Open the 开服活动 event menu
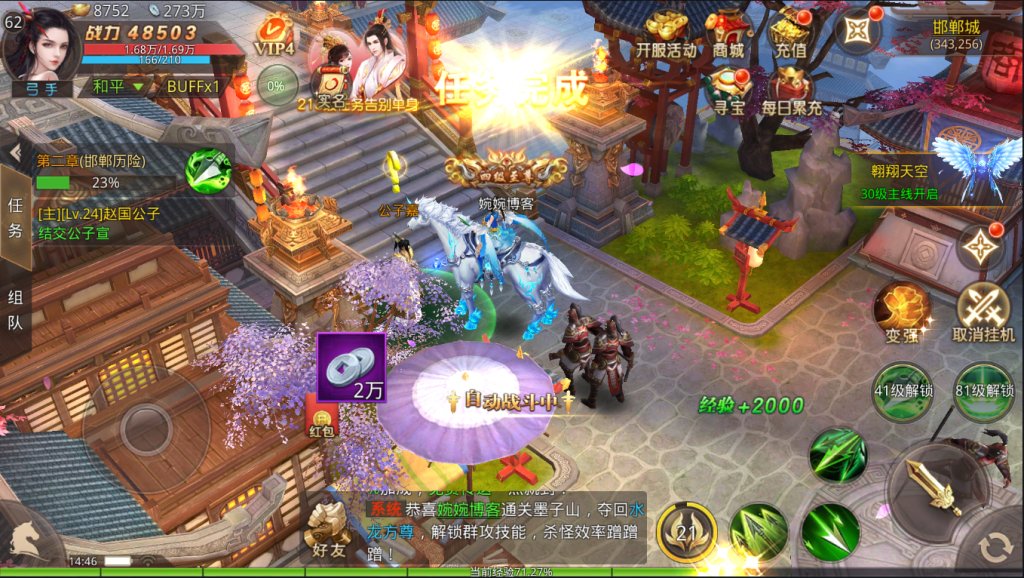This screenshot has height=578, width=1024. point(666,35)
